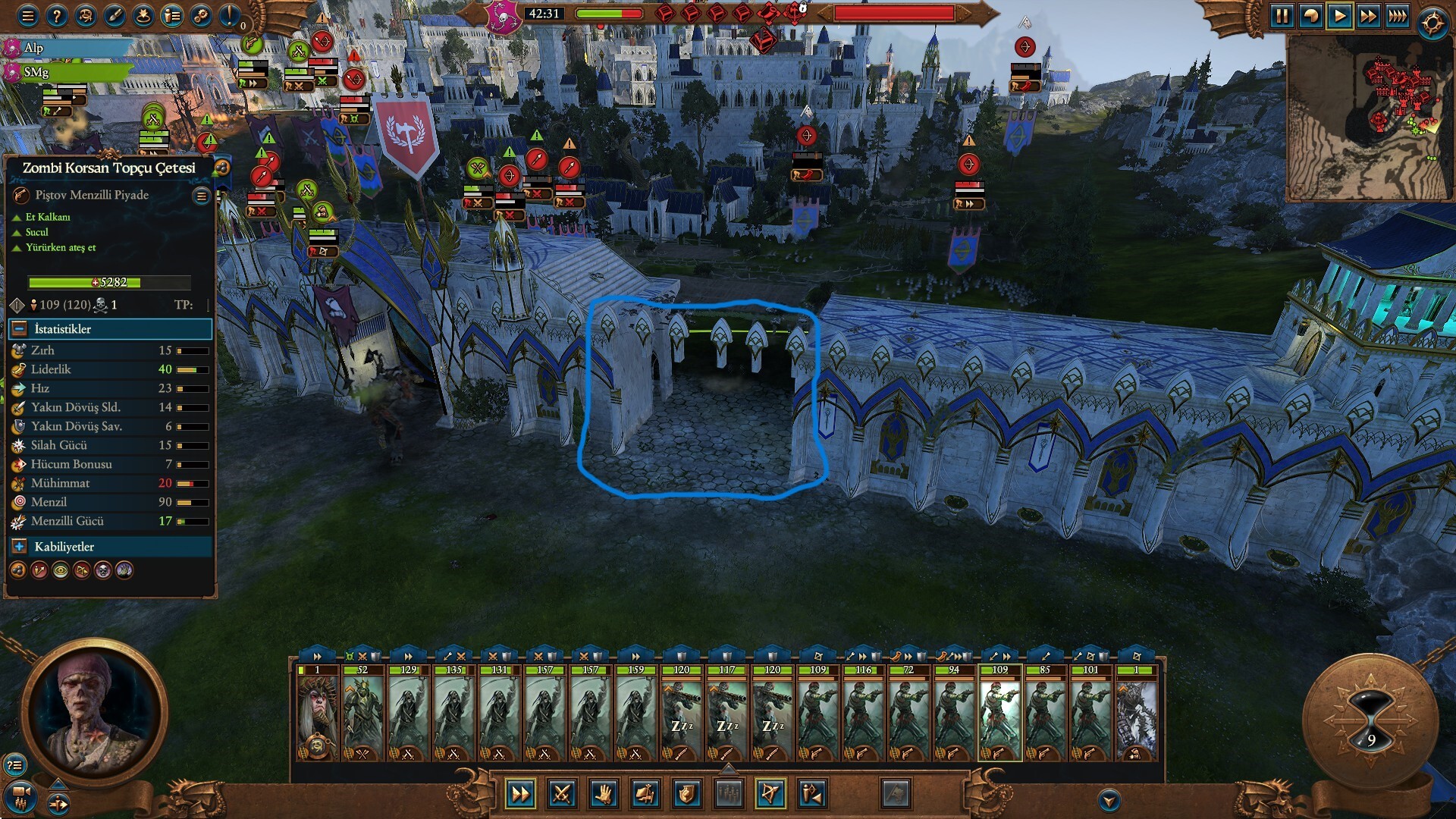Open the main menu hamburger icon
This screenshot has width=1456, height=819.
(x=27, y=16)
